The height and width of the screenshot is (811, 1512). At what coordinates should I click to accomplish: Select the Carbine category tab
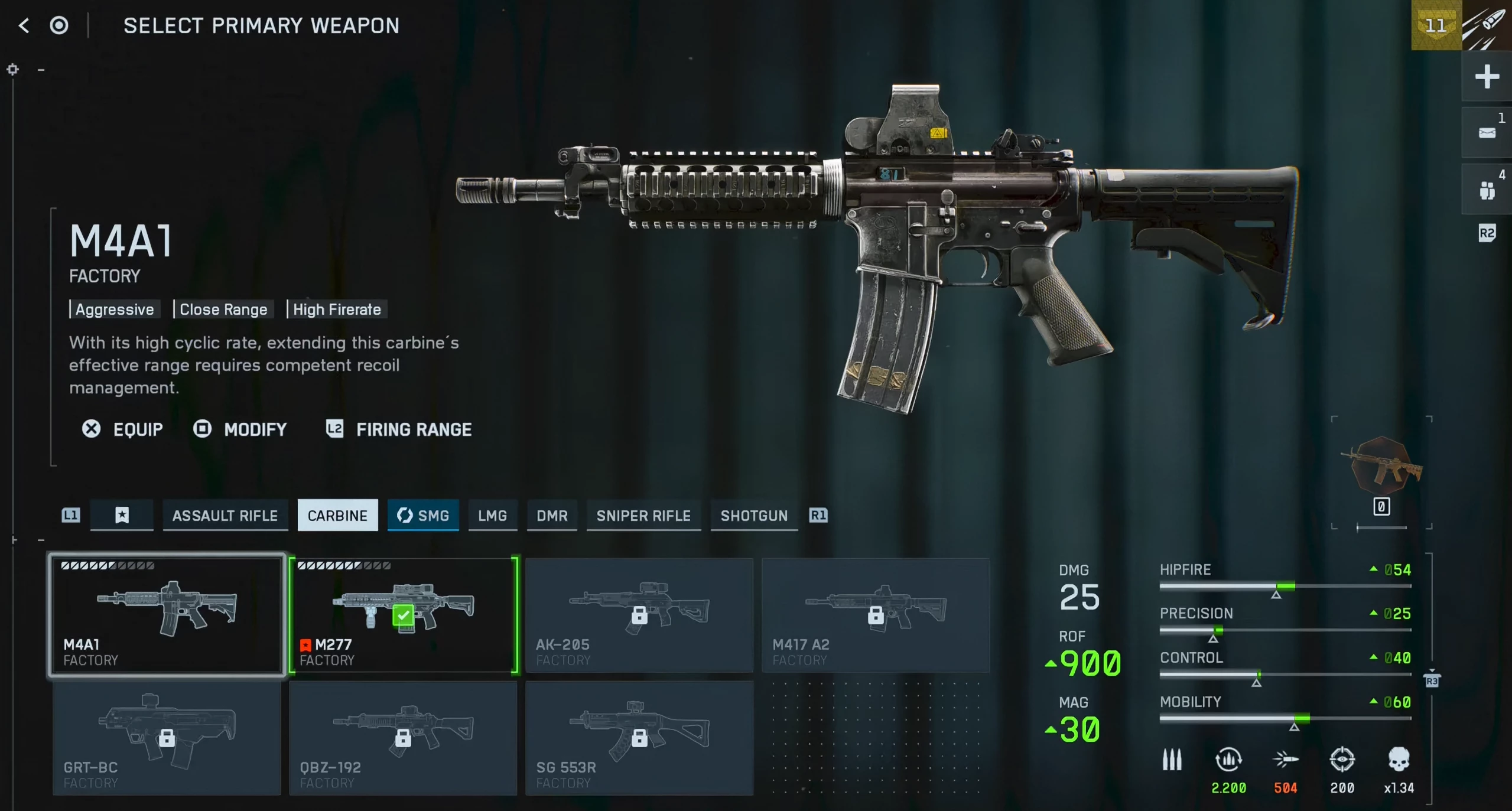point(337,516)
